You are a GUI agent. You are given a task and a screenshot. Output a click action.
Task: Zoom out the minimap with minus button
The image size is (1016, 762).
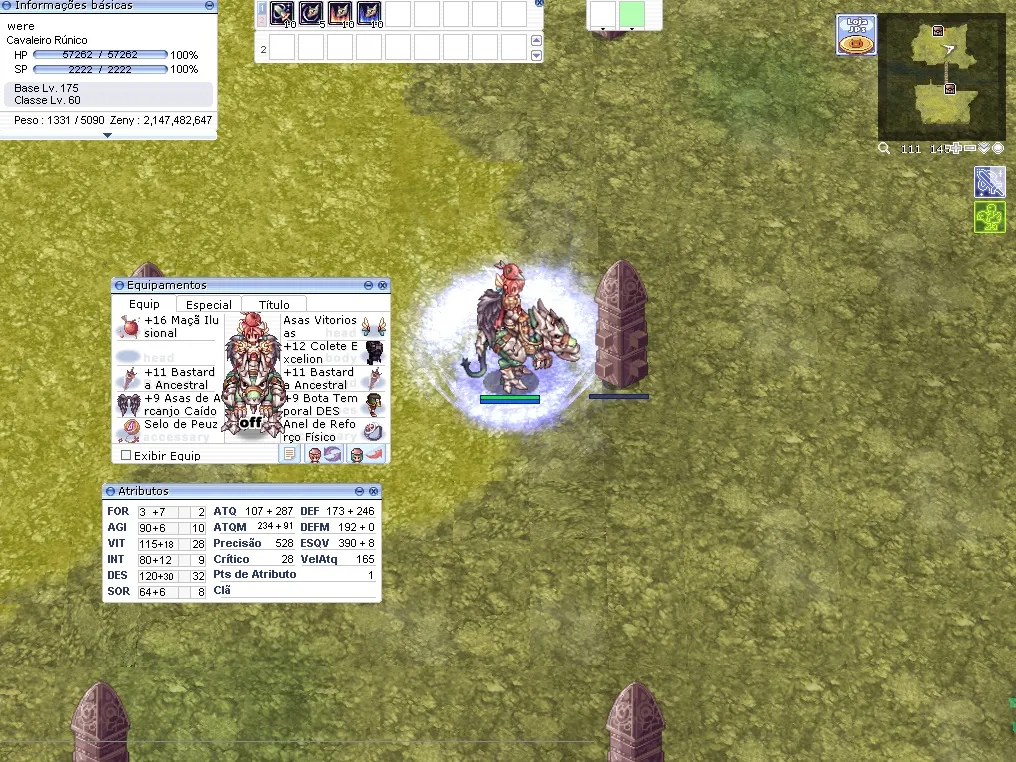click(971, 149)
